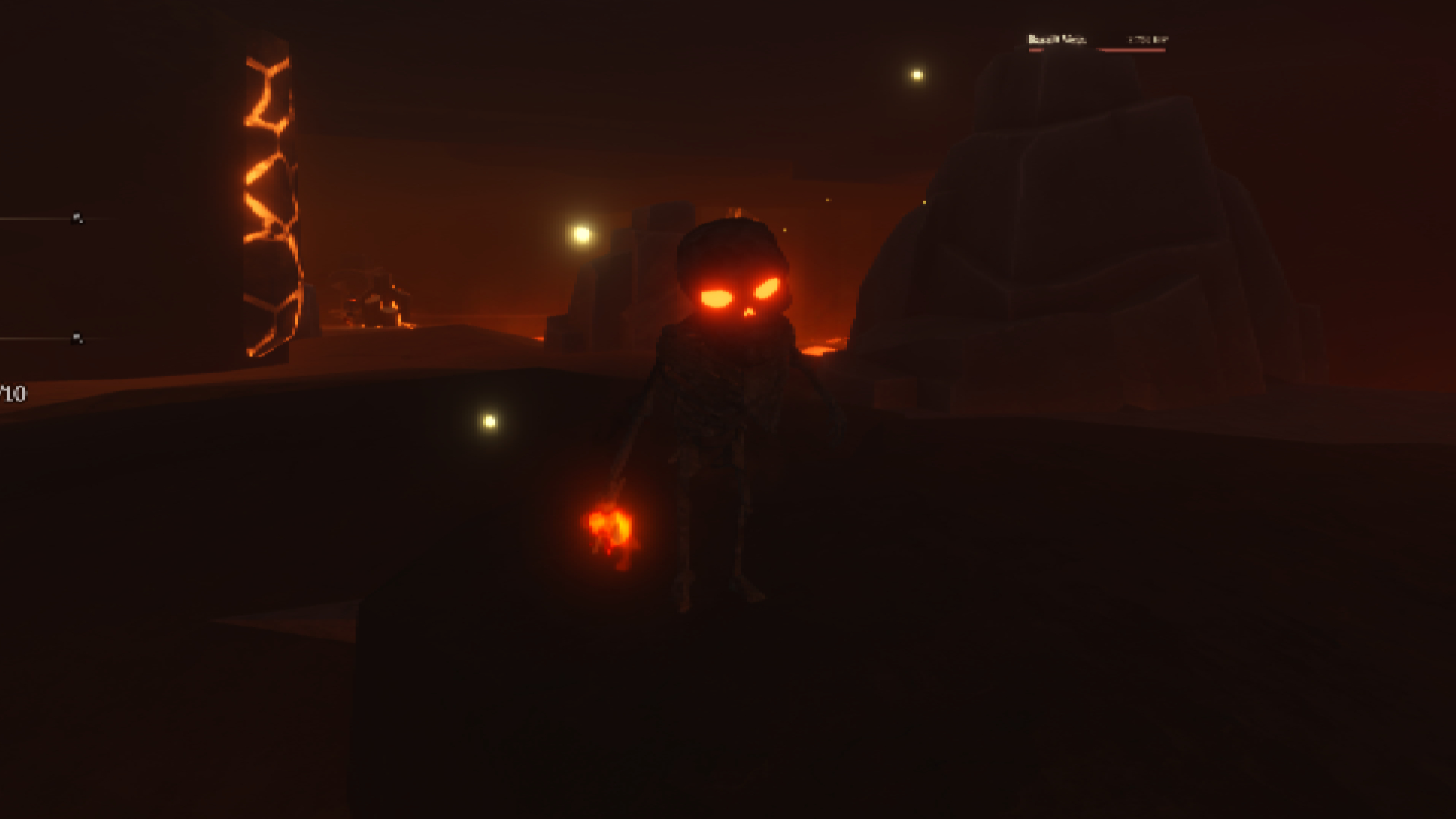Click the HP value beside the boss name
The width and height of the screenshot is (1456, 819).
[1145, 38]
